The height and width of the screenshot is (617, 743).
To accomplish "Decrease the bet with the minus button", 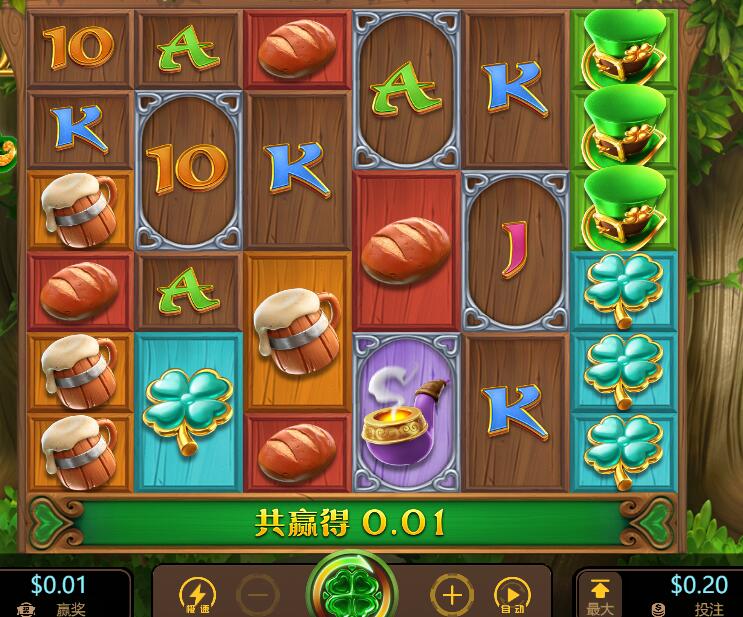I will (257, 596).
